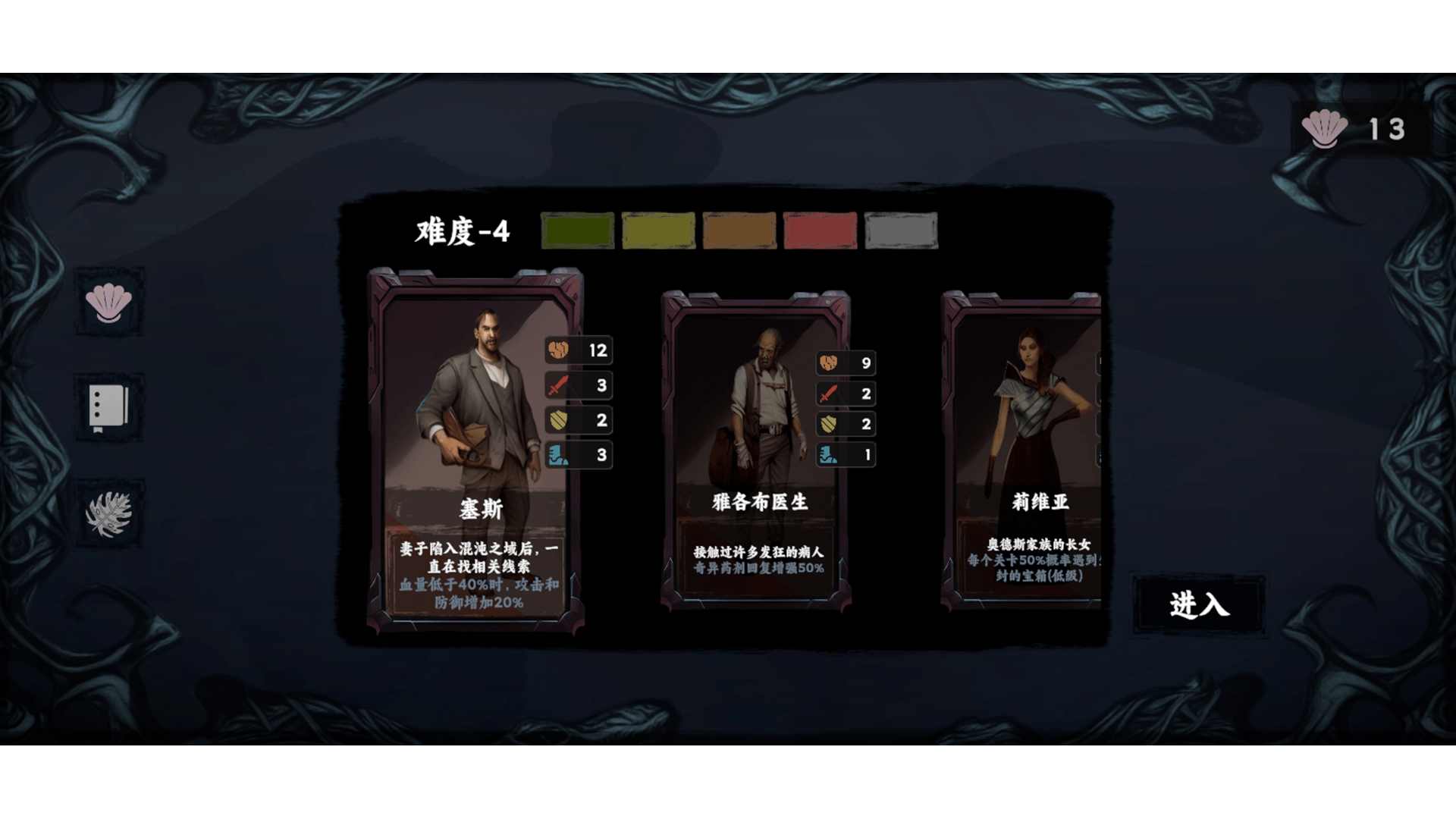Select the yellow-green difficulty color swatch
Viewport: 1456px width, 819px height.
click(657, 231)
